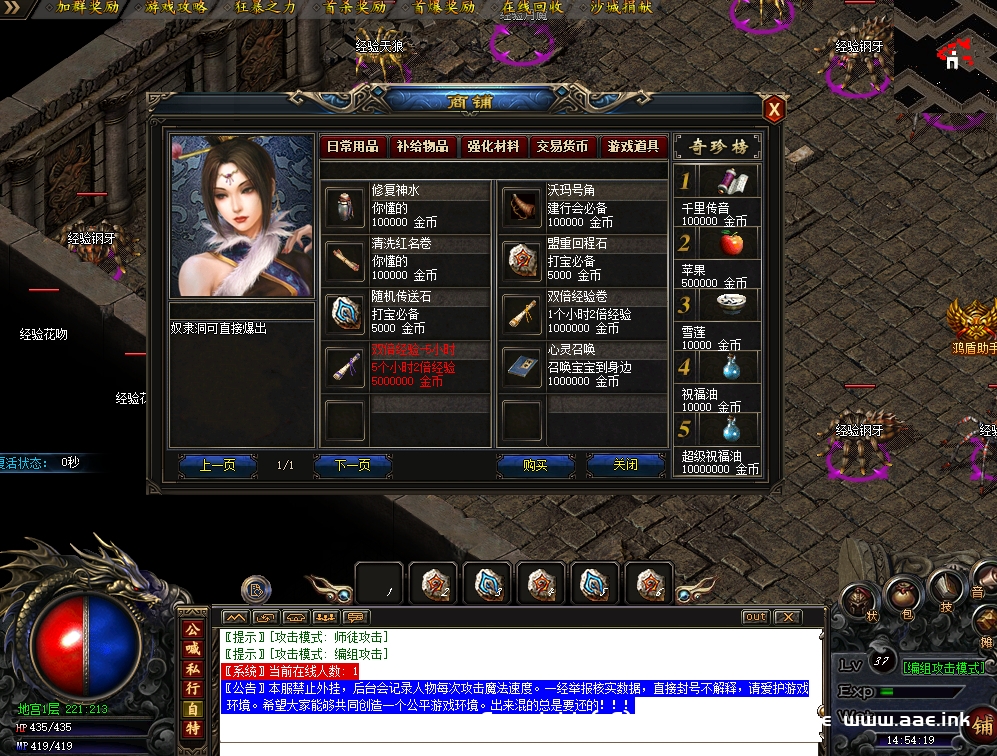Image resolution: width=997 pixels, height=756 pixels.
Task: Select the 沃玛号角 horn item
Action: pyautogui.click(x=521, y=208)
